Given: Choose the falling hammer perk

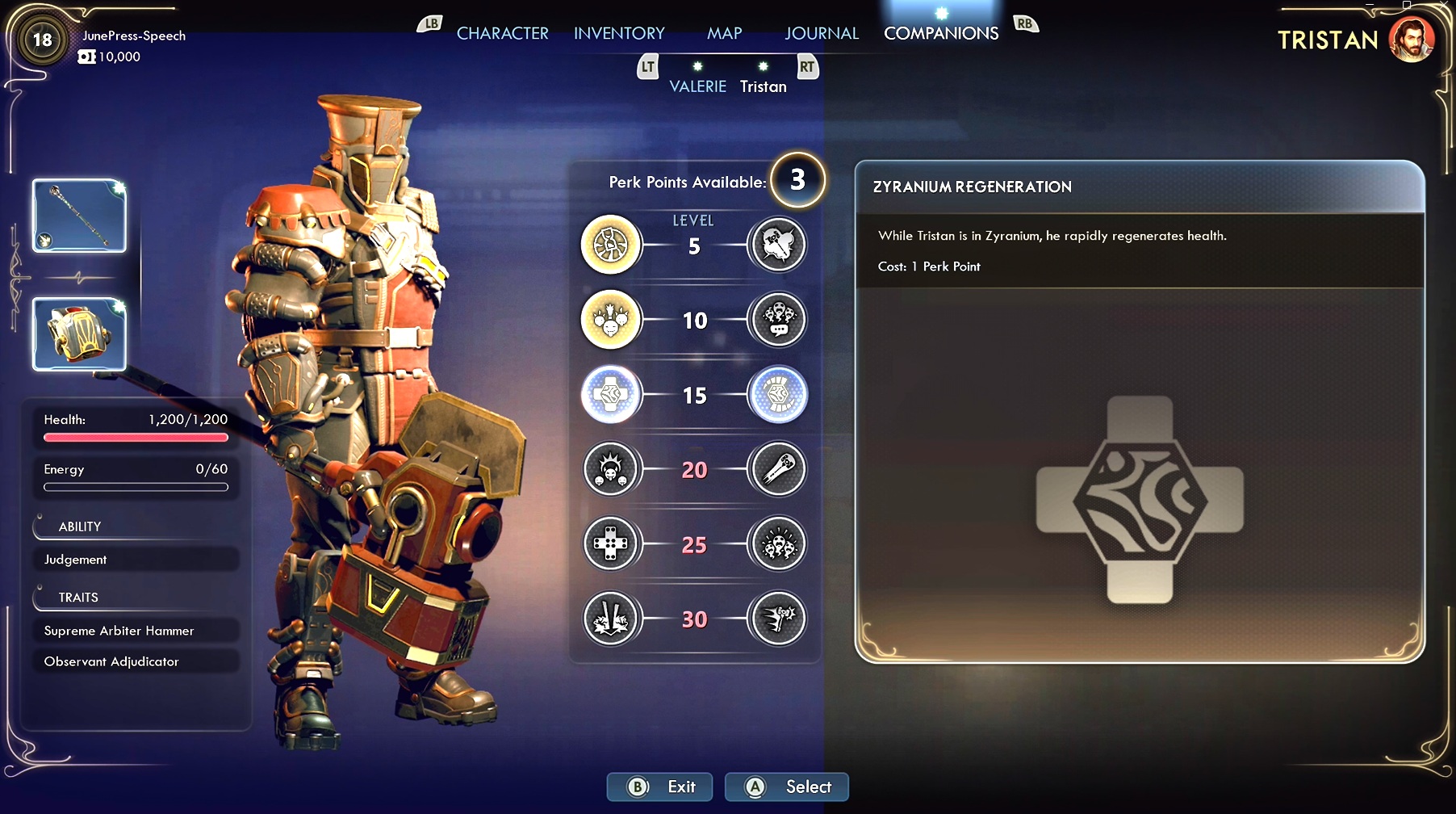Looking at the screenshot, I should click(777, 469).
